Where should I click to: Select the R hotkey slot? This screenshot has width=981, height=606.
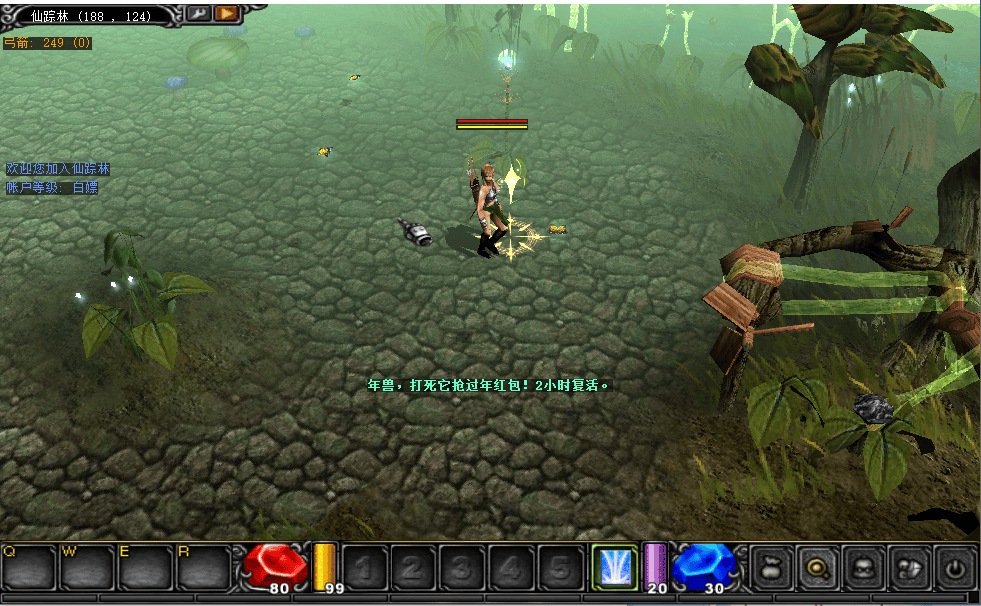click(204, 567)
